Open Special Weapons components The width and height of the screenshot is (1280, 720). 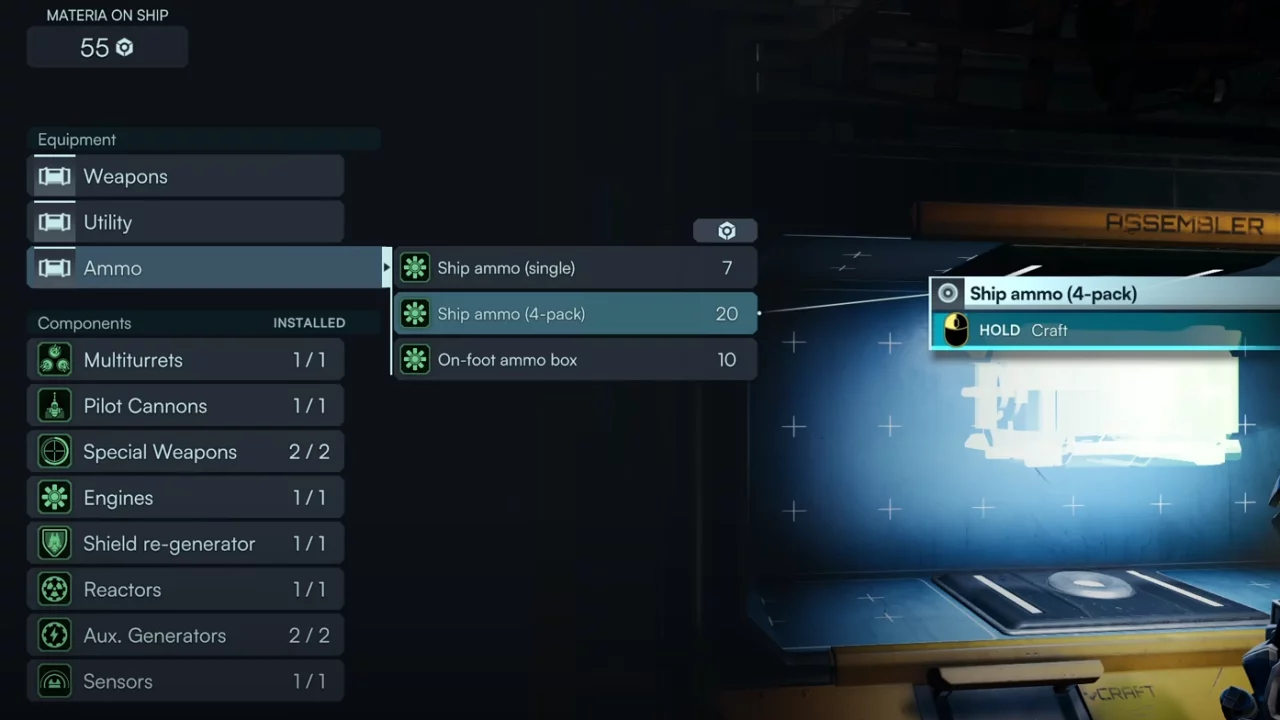coord(186,452)
